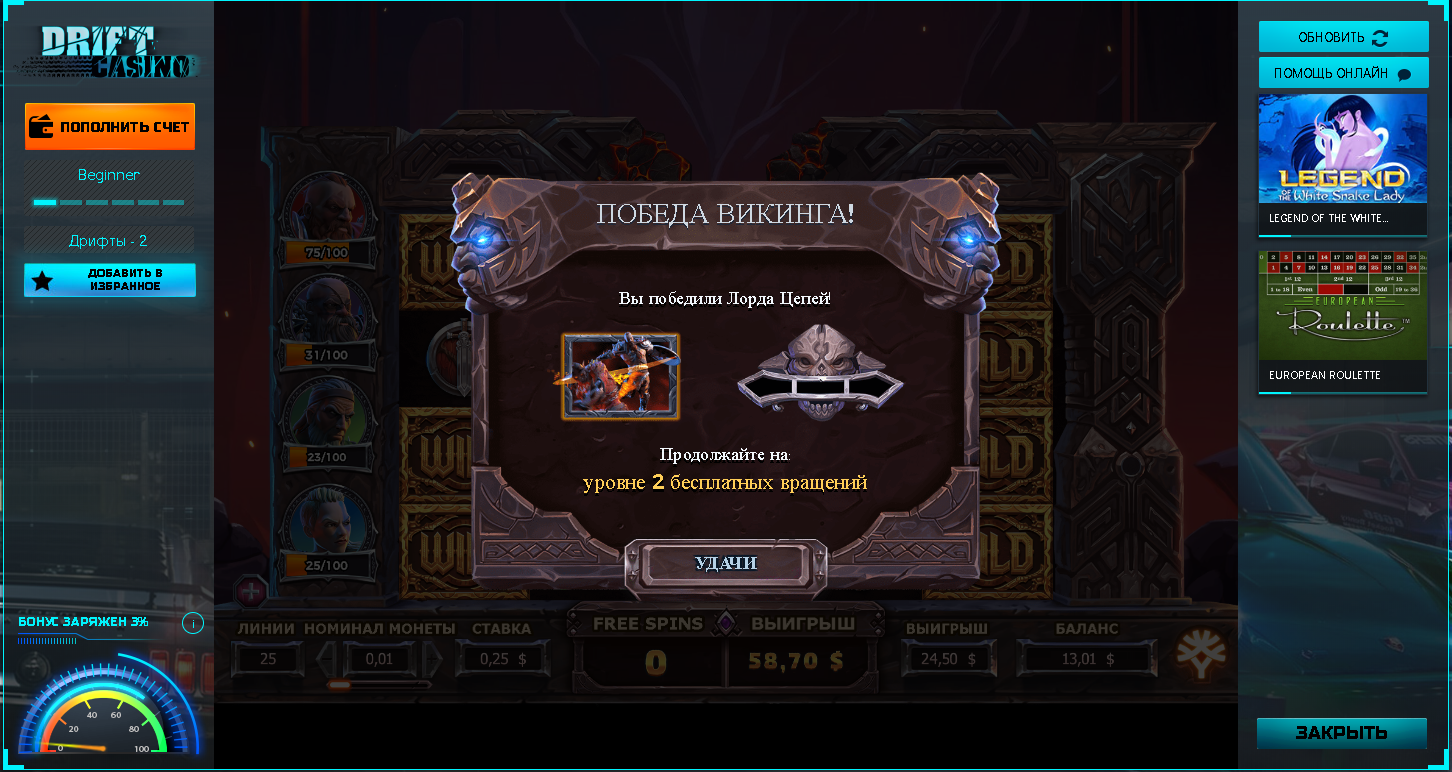Click the ЛИНИИ field showing 25
1452x772 pixels.
(269, 659)
